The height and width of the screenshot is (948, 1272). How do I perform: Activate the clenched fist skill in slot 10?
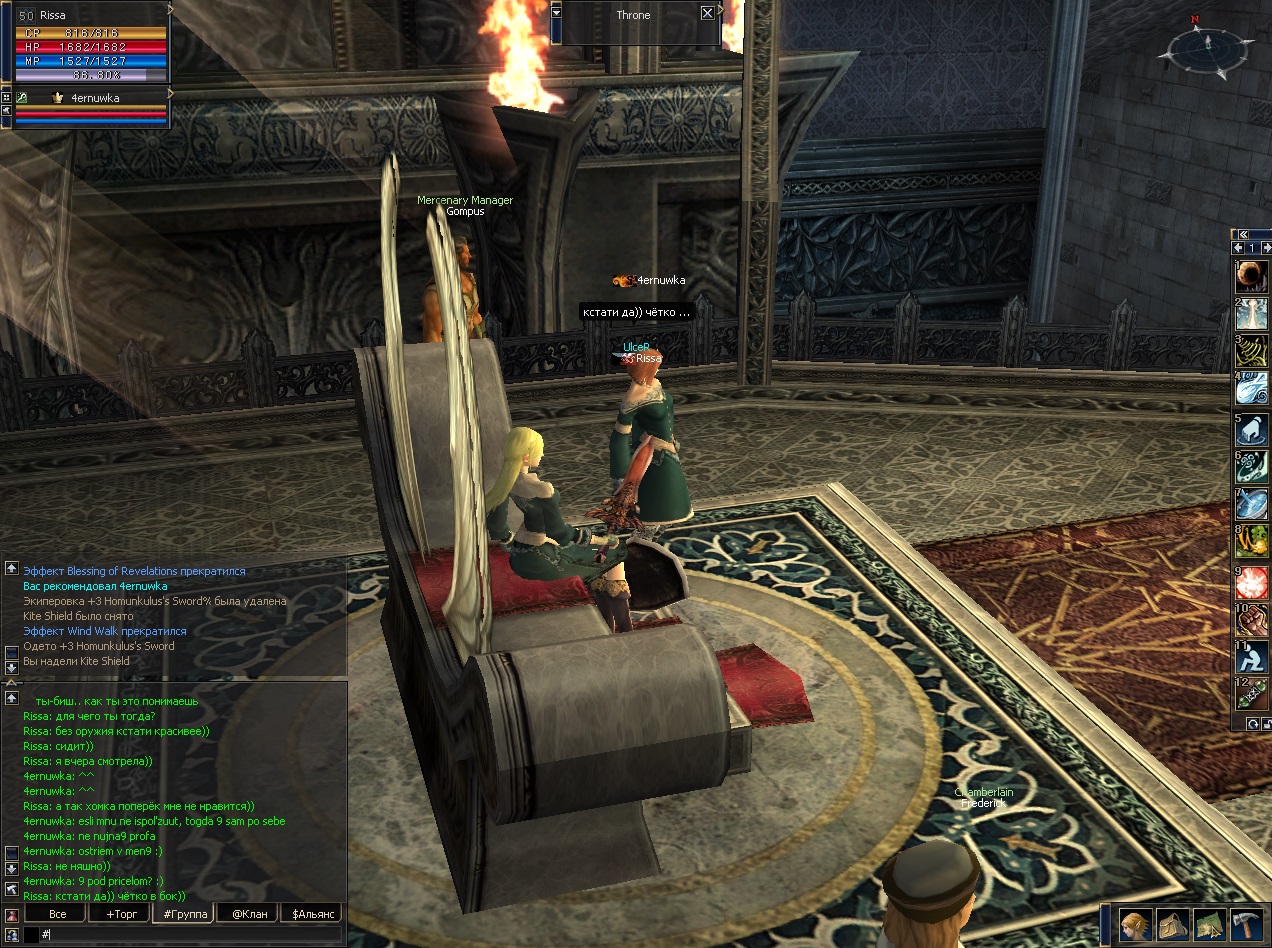(x=1252, y=620)
